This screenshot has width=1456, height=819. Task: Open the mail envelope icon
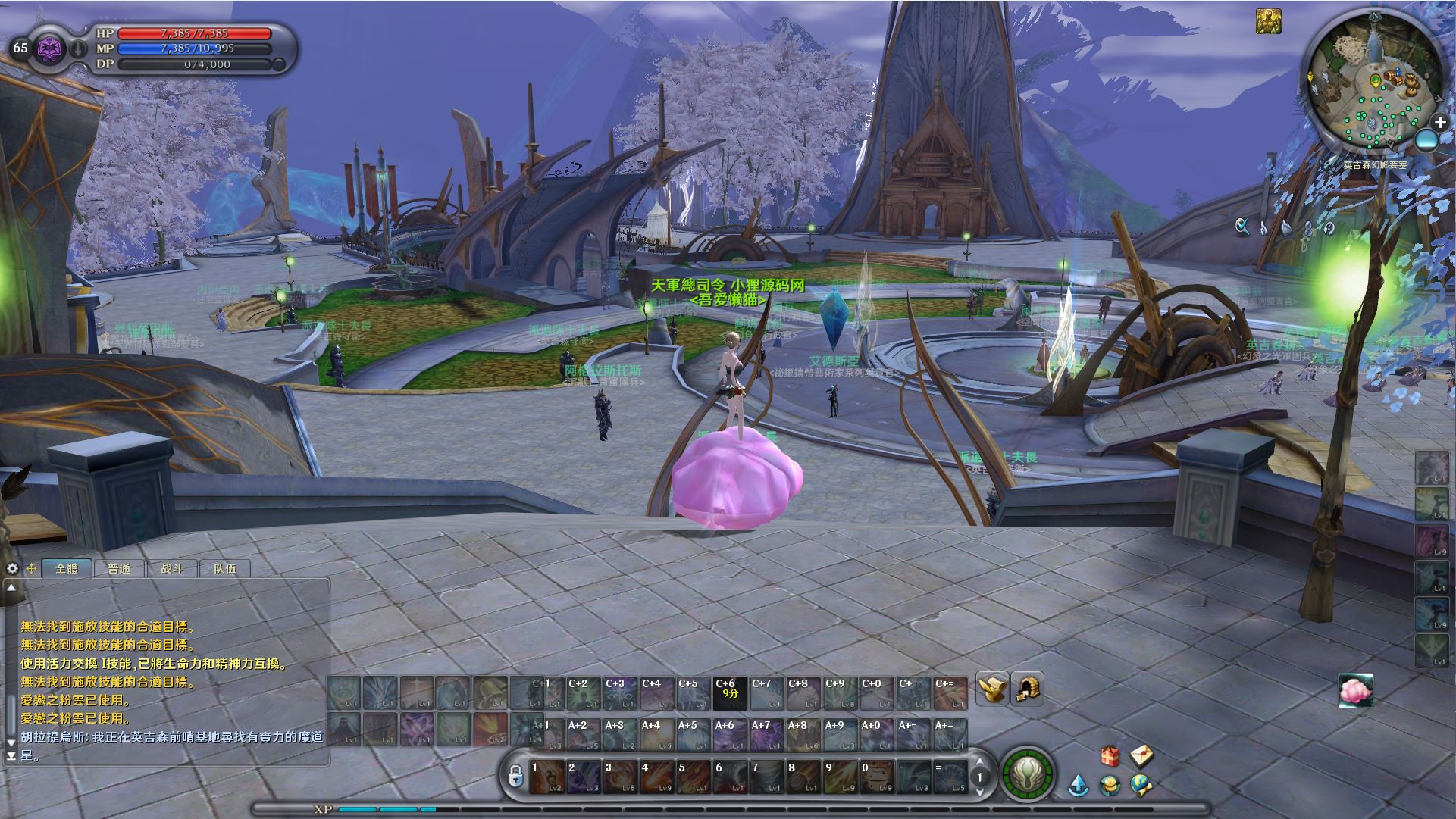click(1141, 755)
